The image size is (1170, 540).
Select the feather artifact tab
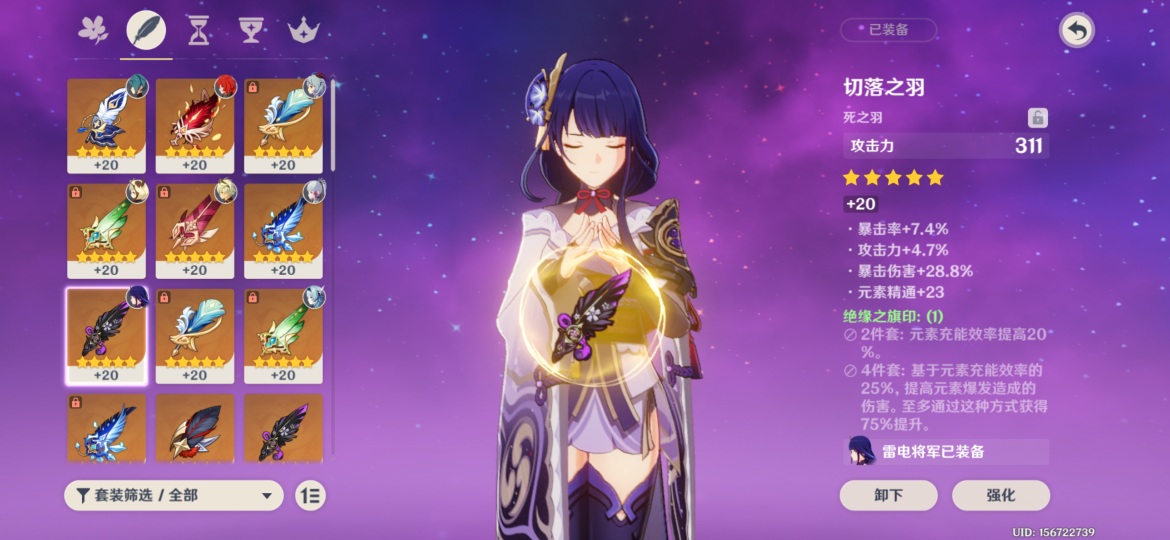tap(146, 31)
